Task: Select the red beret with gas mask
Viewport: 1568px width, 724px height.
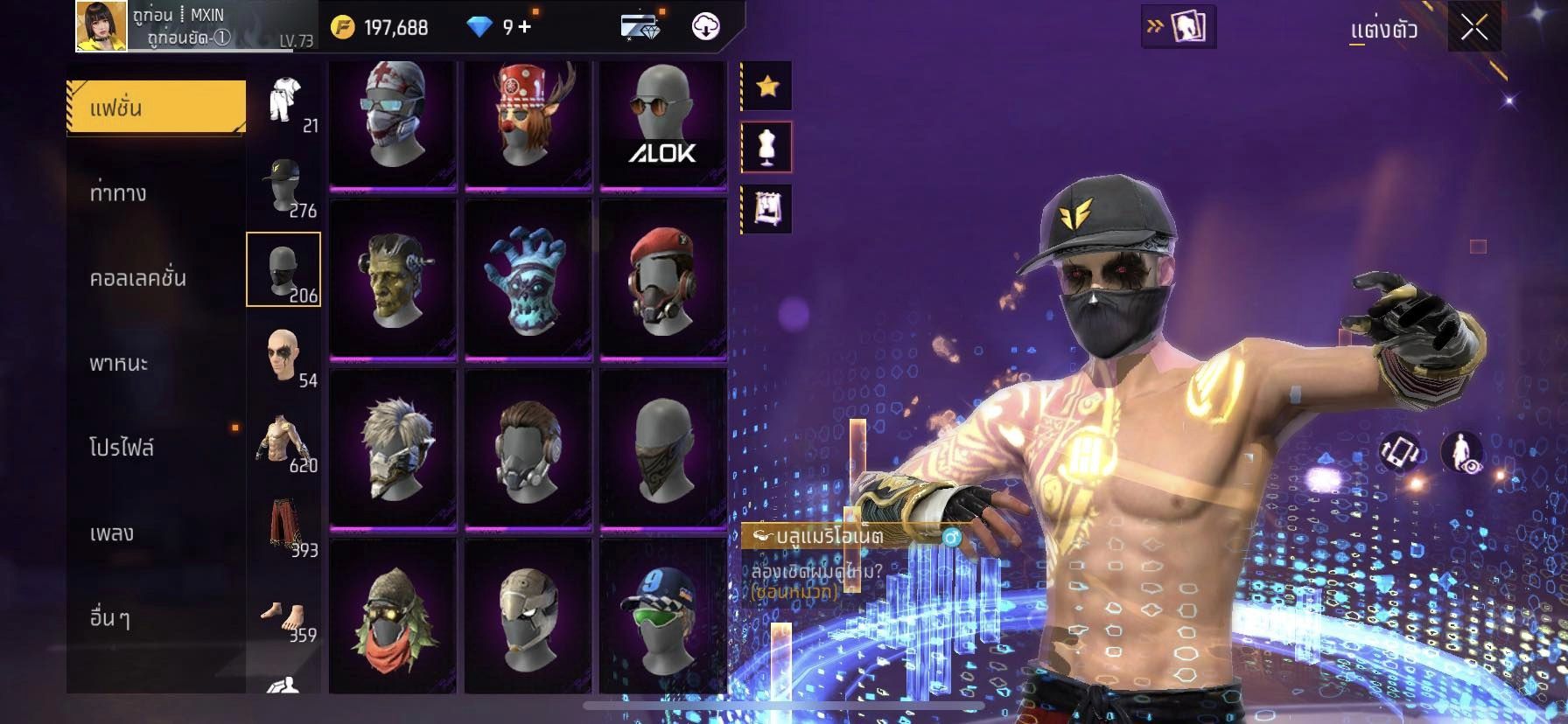Action: coord(663,278)
